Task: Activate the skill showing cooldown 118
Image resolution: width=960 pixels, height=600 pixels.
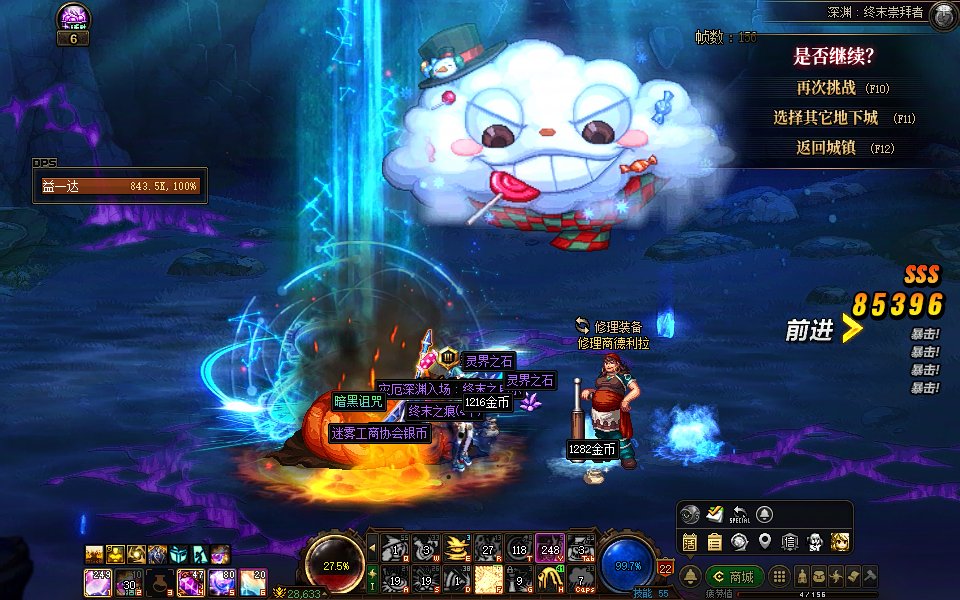Action: [x=519, y=548]
